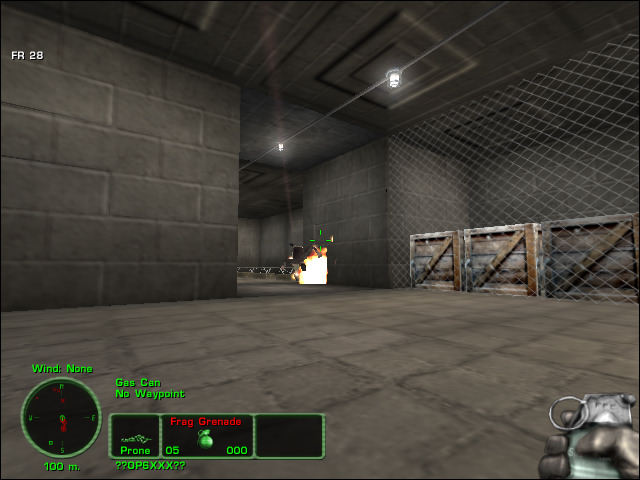
Task: Click the compass radar minimap
Action: tap(61, 417)
